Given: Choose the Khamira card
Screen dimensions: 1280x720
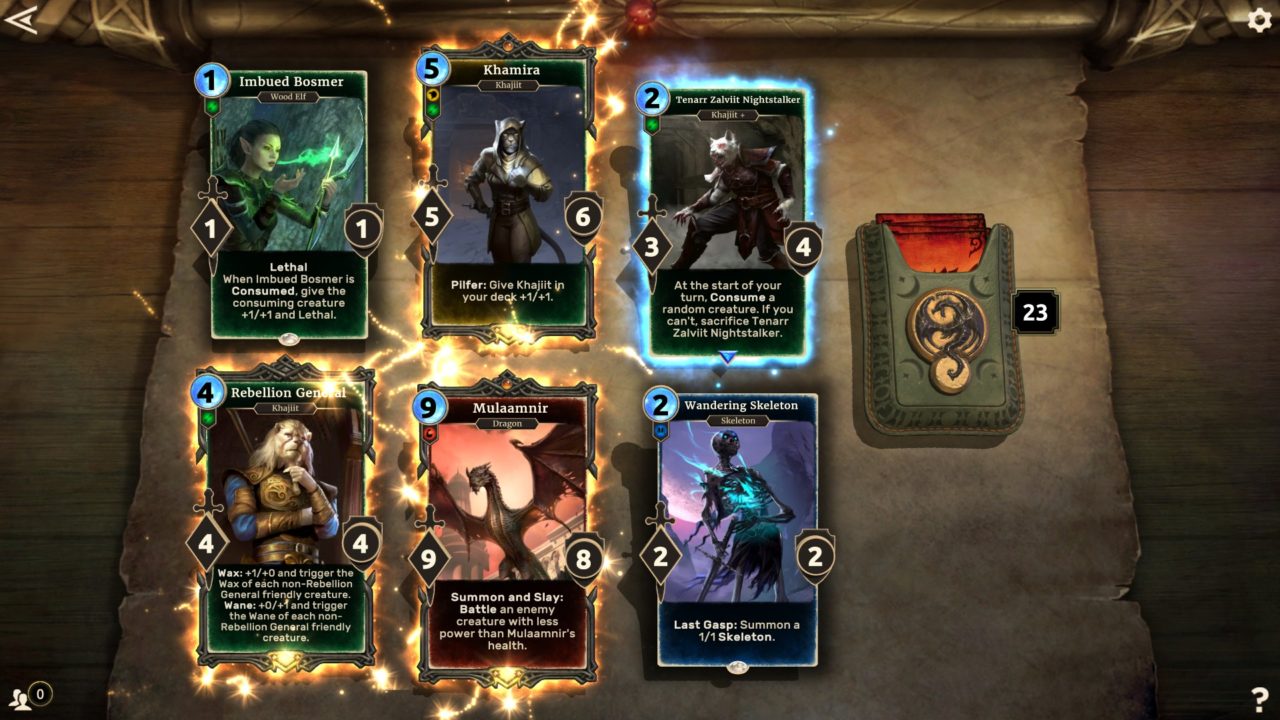Looking at the screenshot, I should click(x=510, y=190).
